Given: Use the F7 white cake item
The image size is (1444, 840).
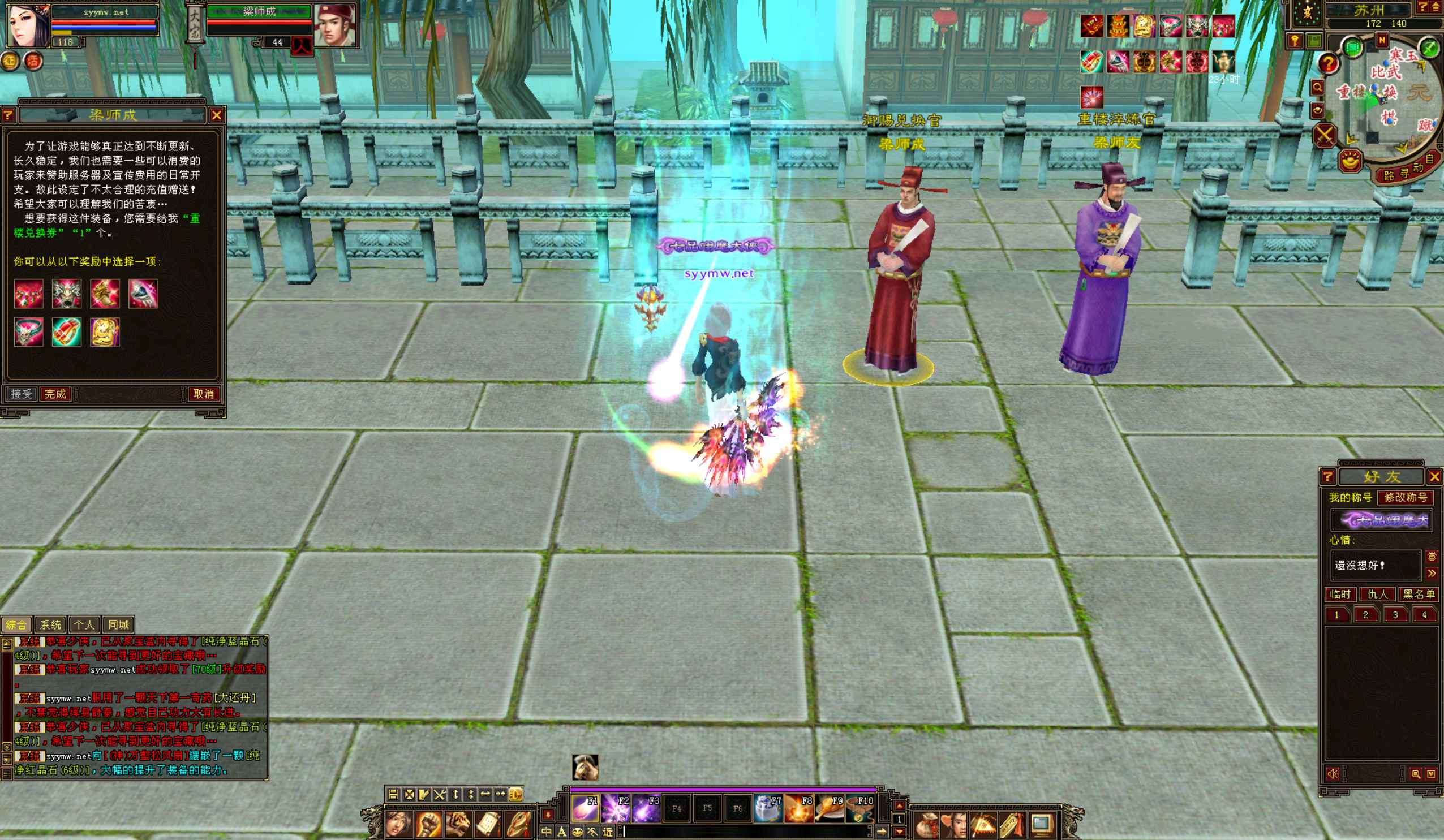Looking at the screenshot, I should [x=768, y=808].
